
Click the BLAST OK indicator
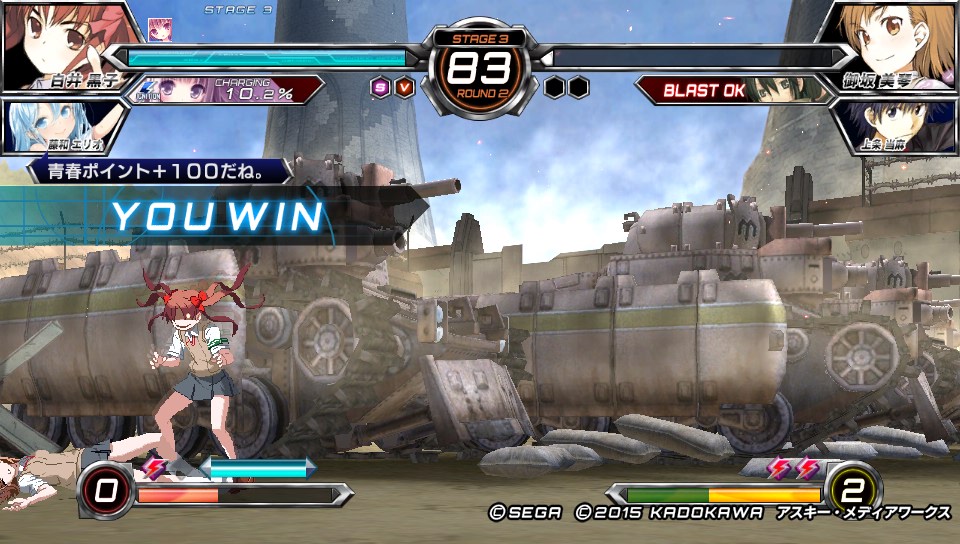pyautogui.click(x=705, y=91)
